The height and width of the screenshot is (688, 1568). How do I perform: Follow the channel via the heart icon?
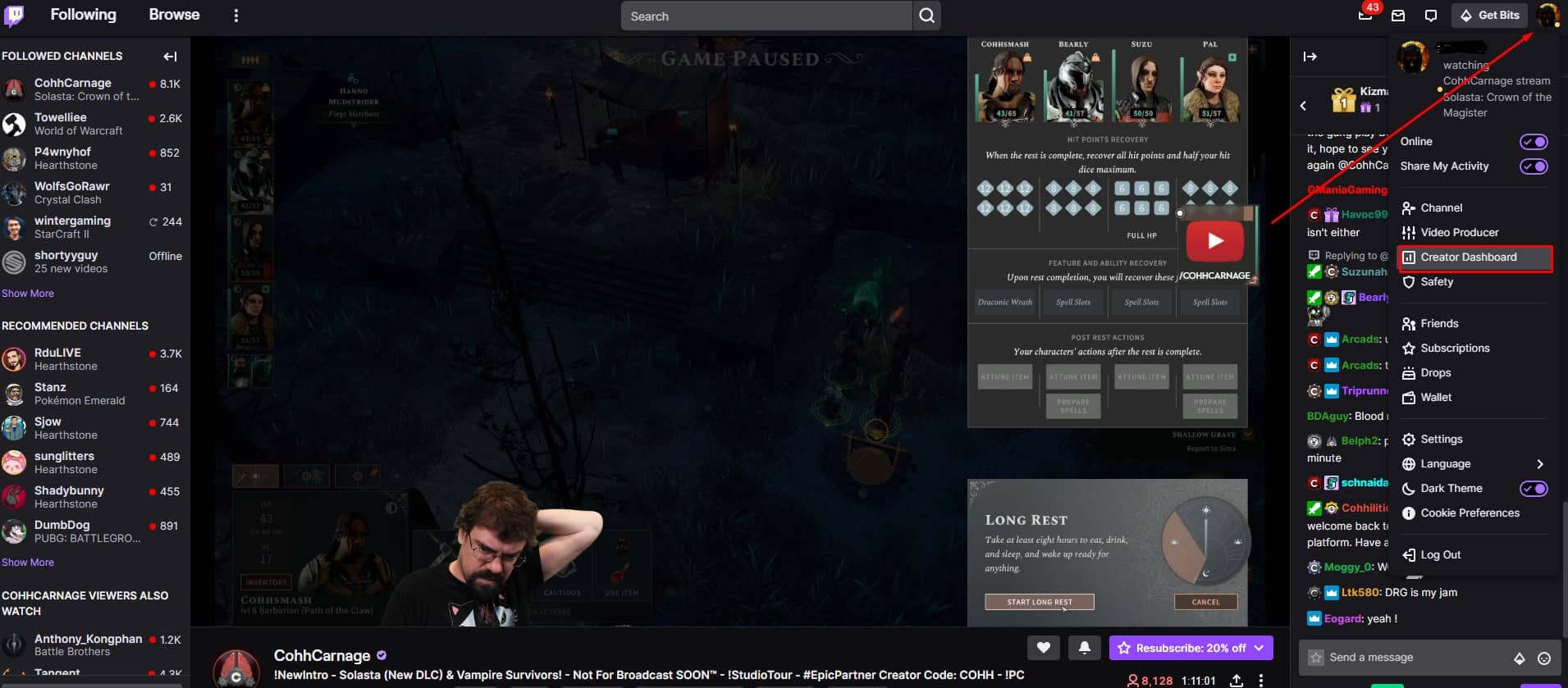coord(1043,647)
